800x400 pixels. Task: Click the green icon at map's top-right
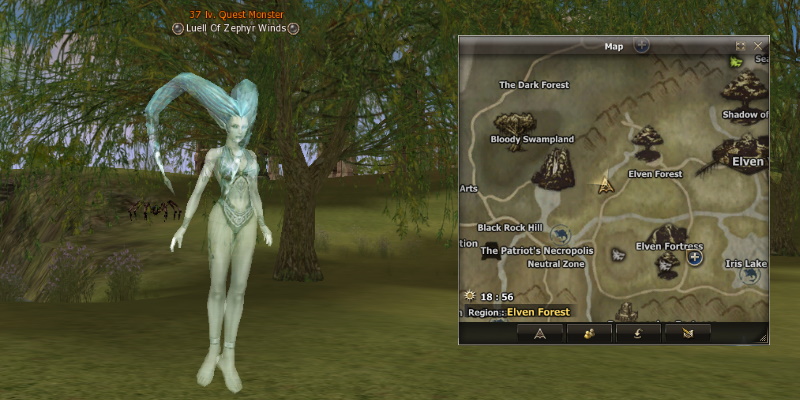coord(737,62)
